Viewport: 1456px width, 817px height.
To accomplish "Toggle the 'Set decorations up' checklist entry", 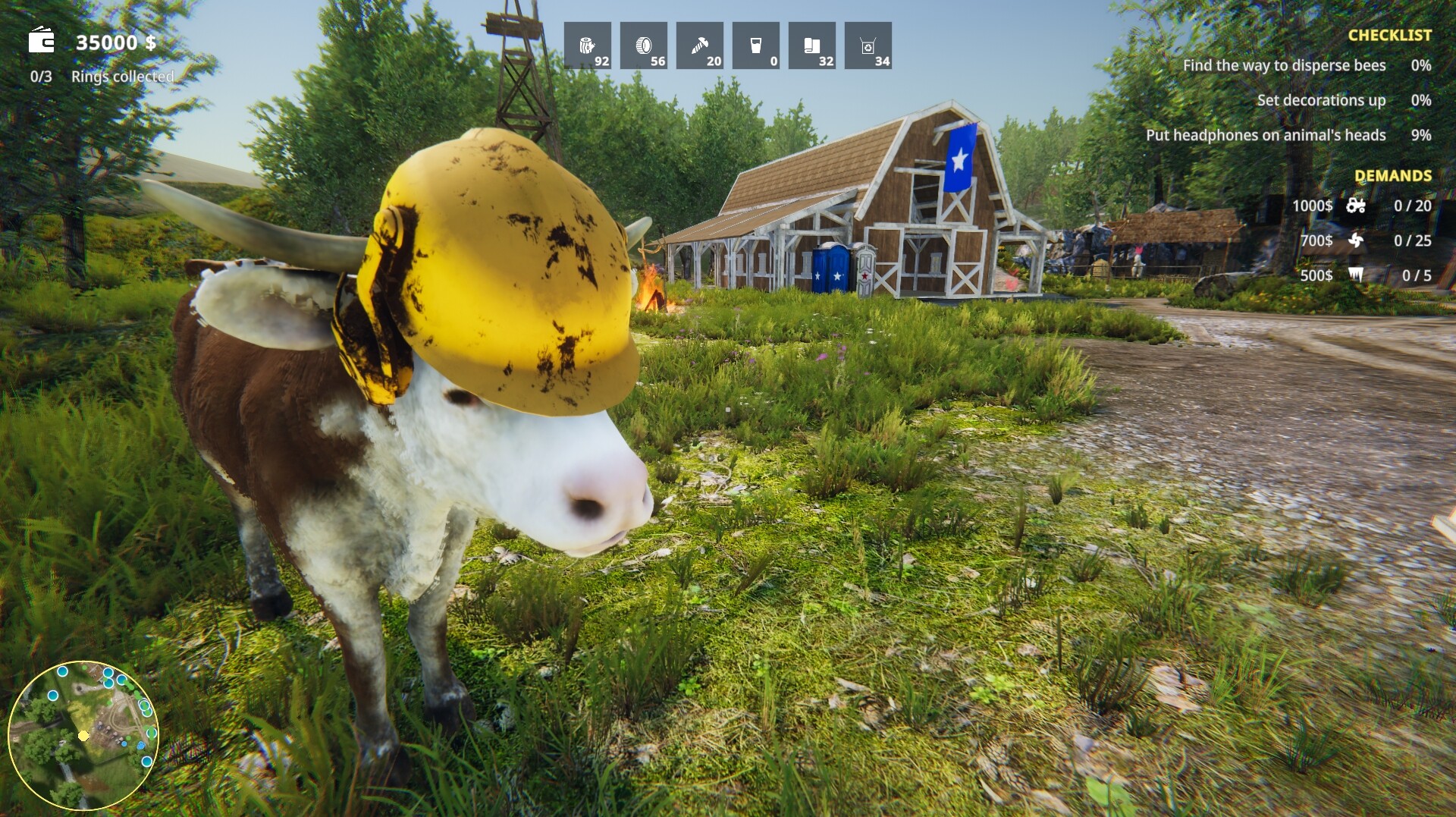I will coord(1321,99).
